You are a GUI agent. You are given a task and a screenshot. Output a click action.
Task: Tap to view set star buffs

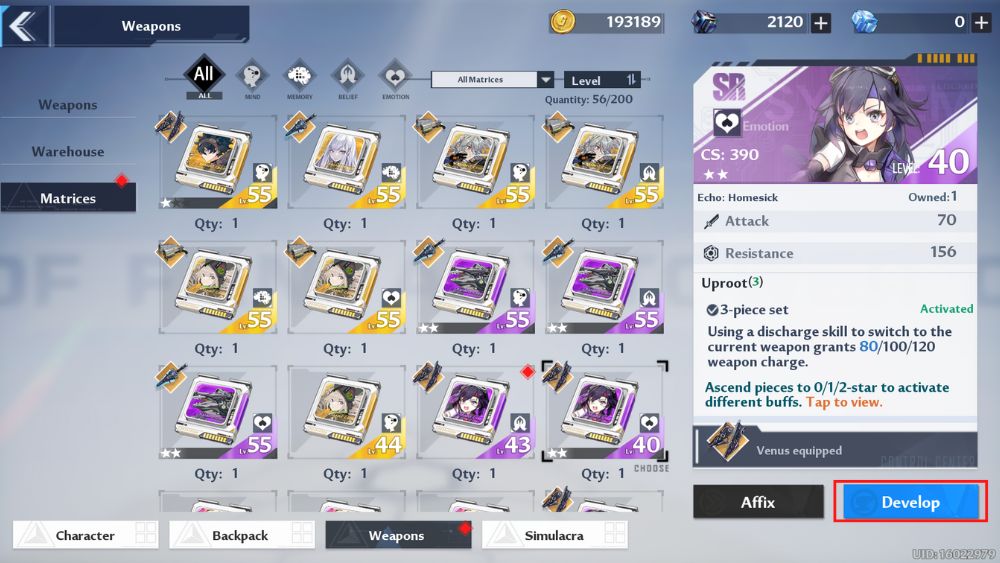[x=846, y=402]
